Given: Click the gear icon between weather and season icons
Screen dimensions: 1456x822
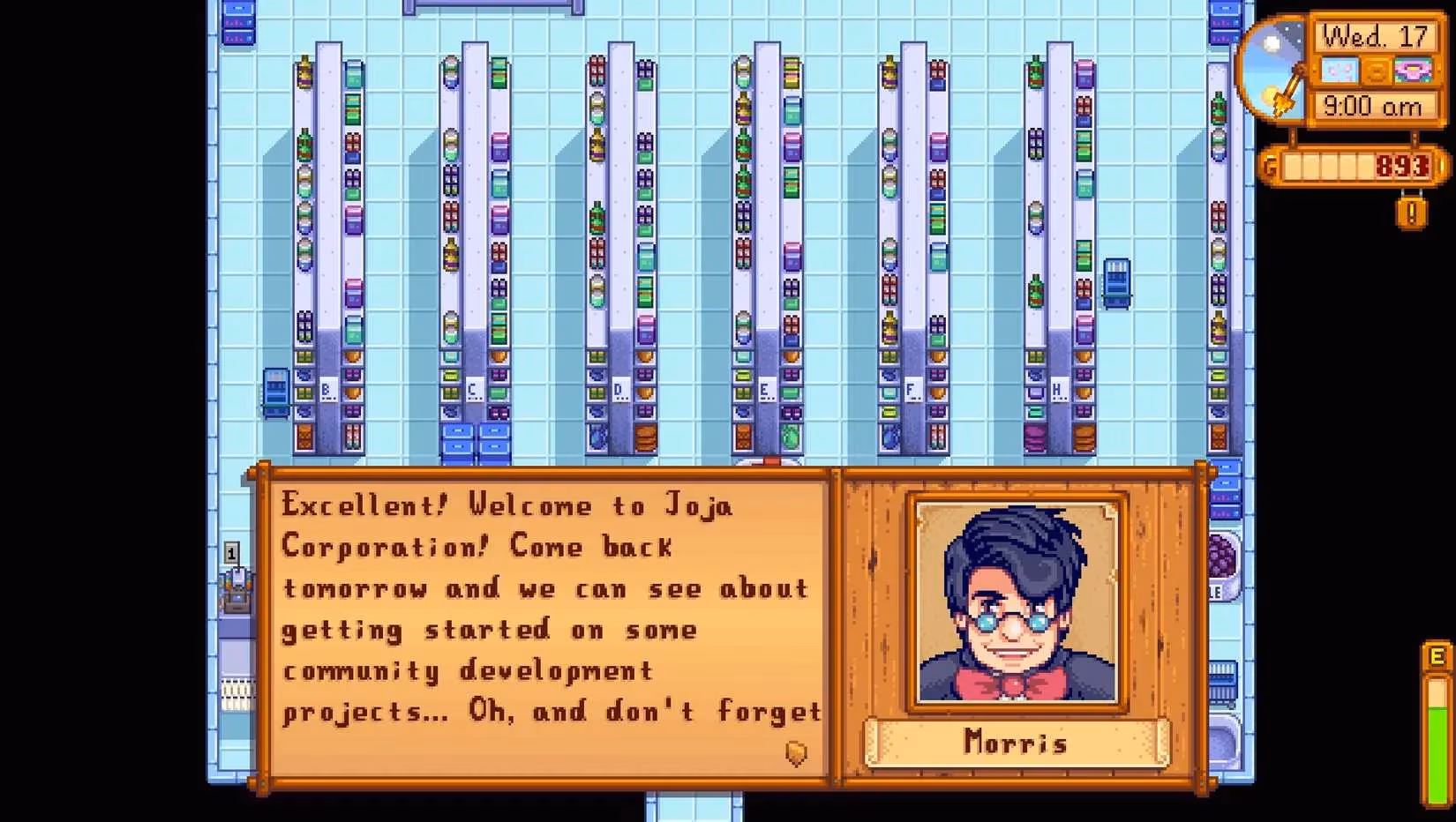Looking at the screenshot, I should (x=1376, y=69).
